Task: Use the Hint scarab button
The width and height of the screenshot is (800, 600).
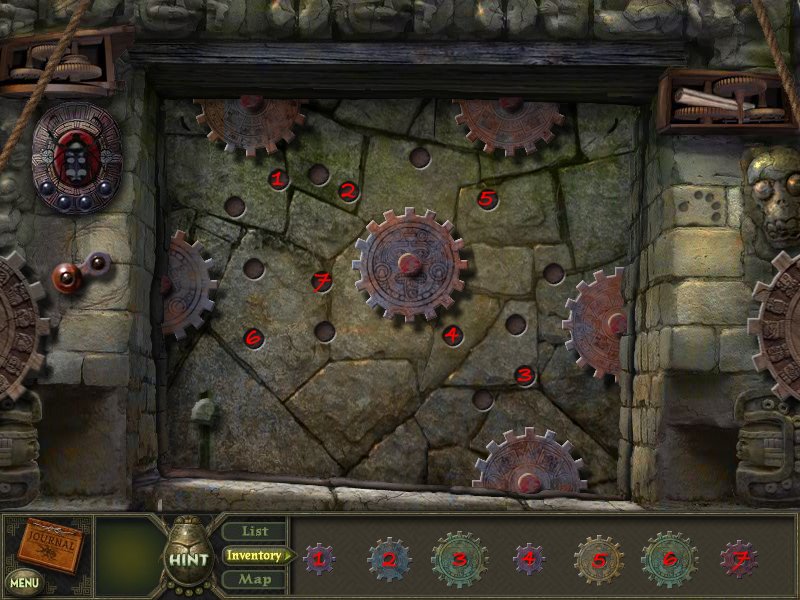Action: [186, 558]
